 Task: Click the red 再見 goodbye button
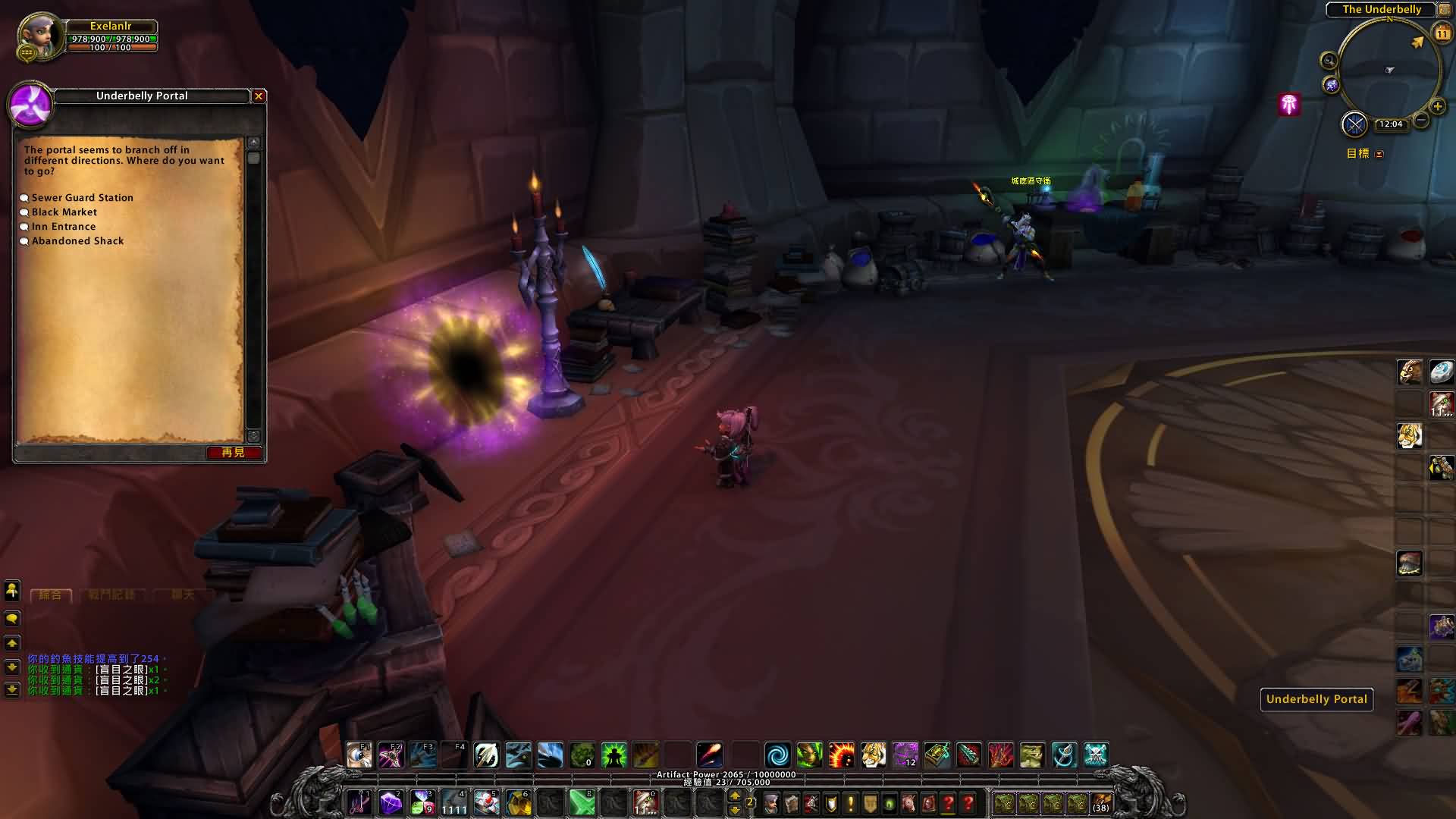click(x=234, y=453)
